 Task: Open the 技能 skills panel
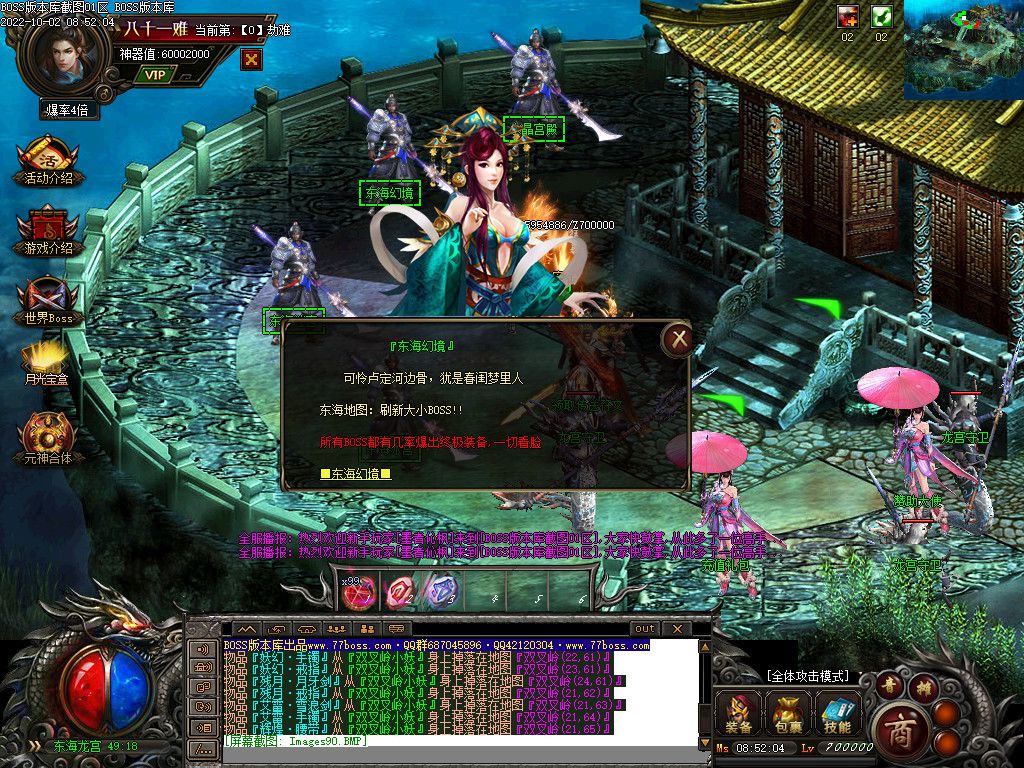(x=837, y=714)
